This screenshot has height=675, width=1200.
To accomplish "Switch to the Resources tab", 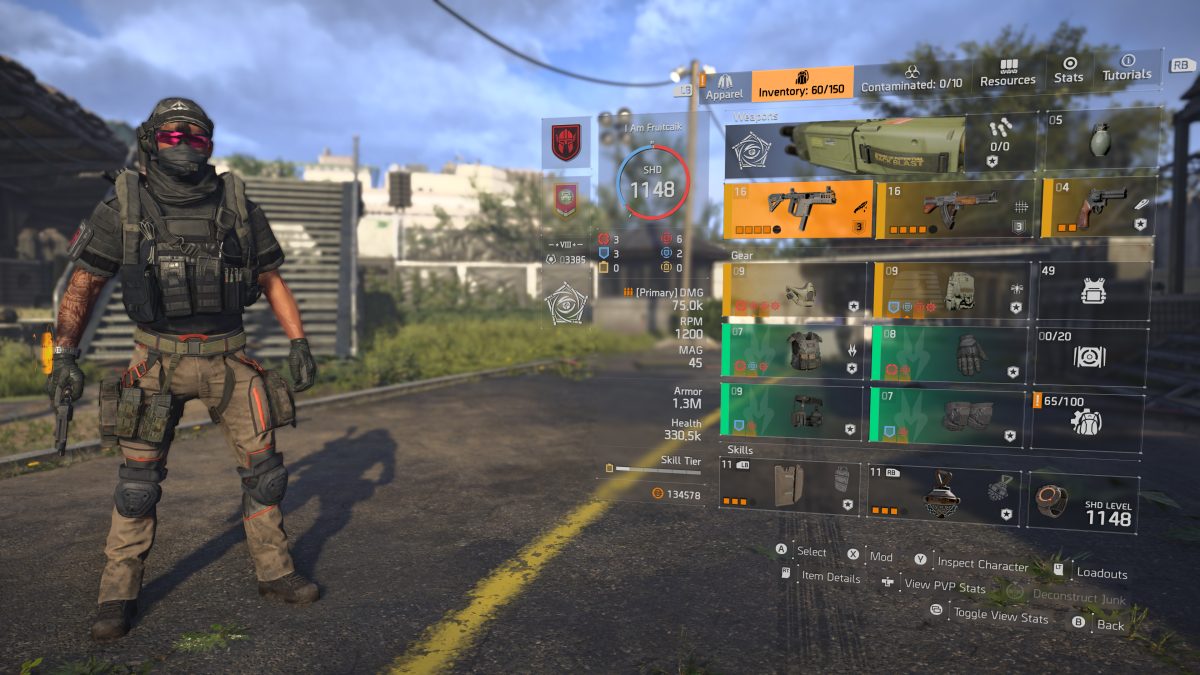I will 1007,73.
